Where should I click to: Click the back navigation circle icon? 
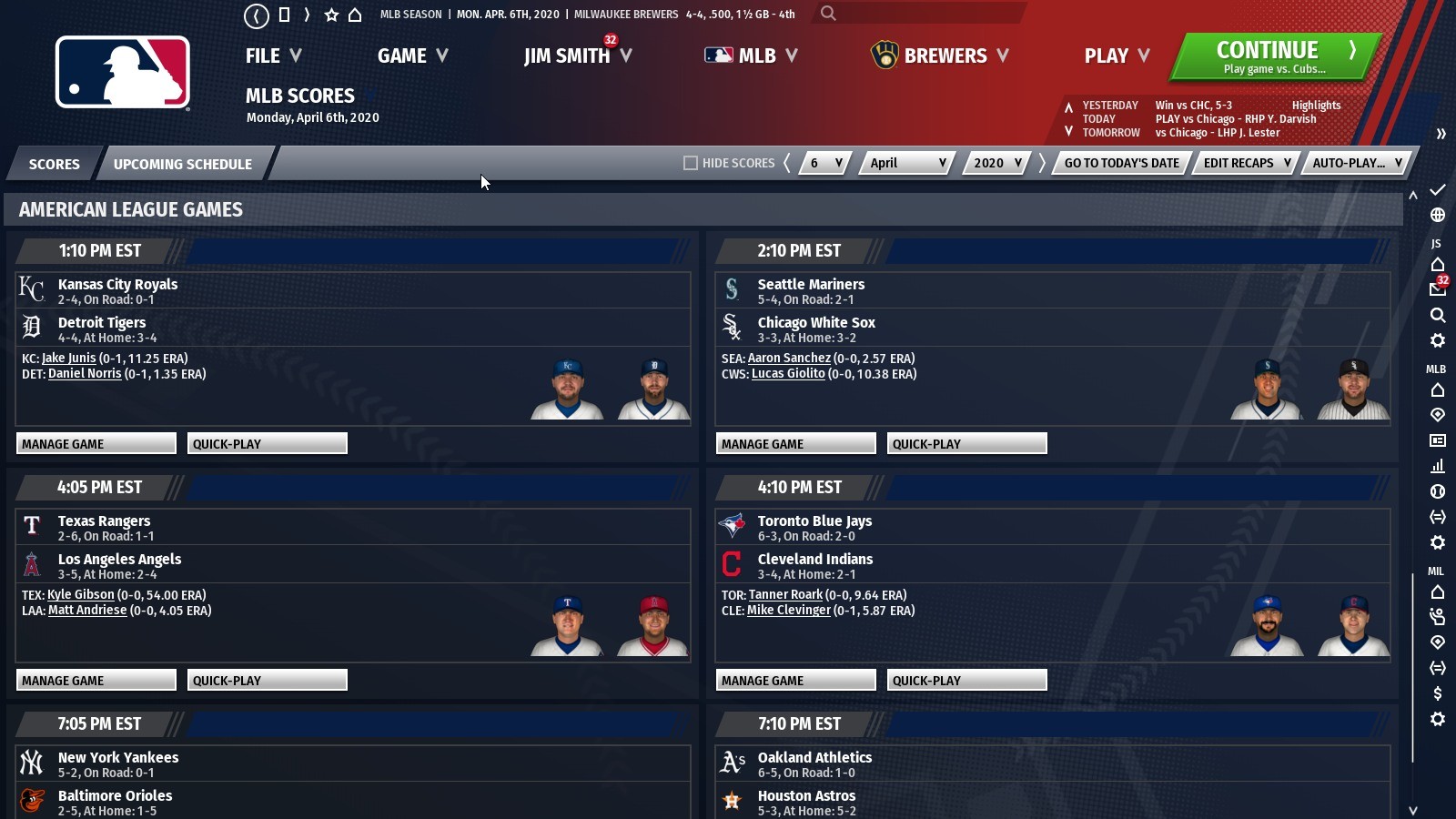point(257,15)
